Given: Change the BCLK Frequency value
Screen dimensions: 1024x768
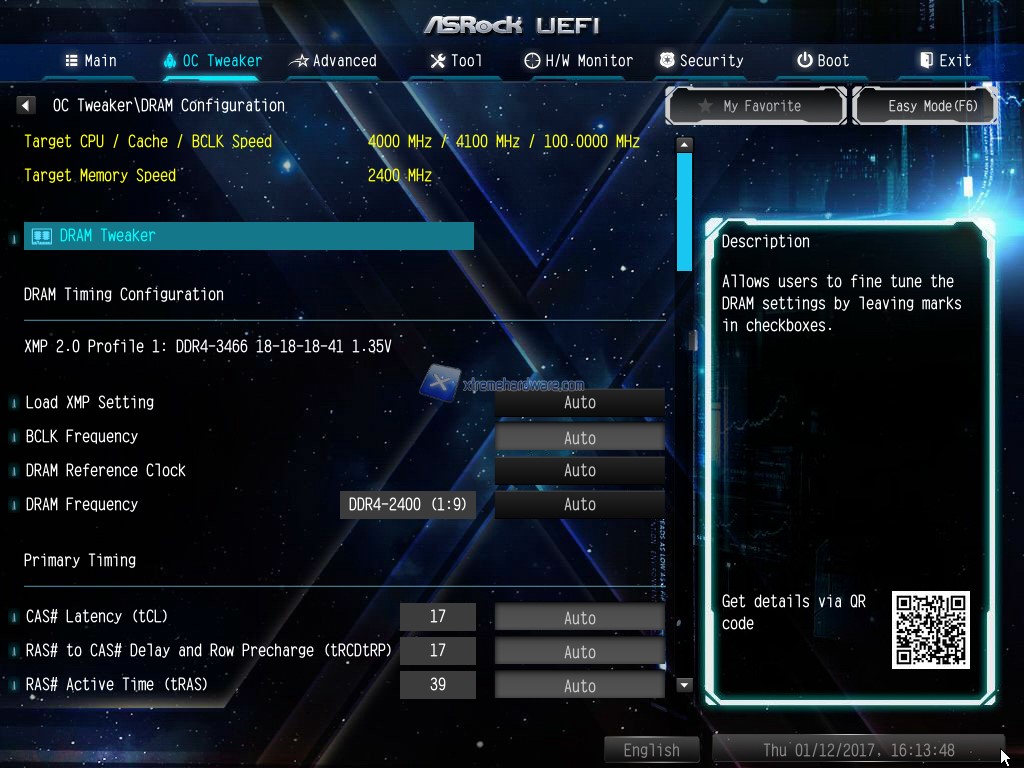Looking at the screenshot, I should (579, 438).
